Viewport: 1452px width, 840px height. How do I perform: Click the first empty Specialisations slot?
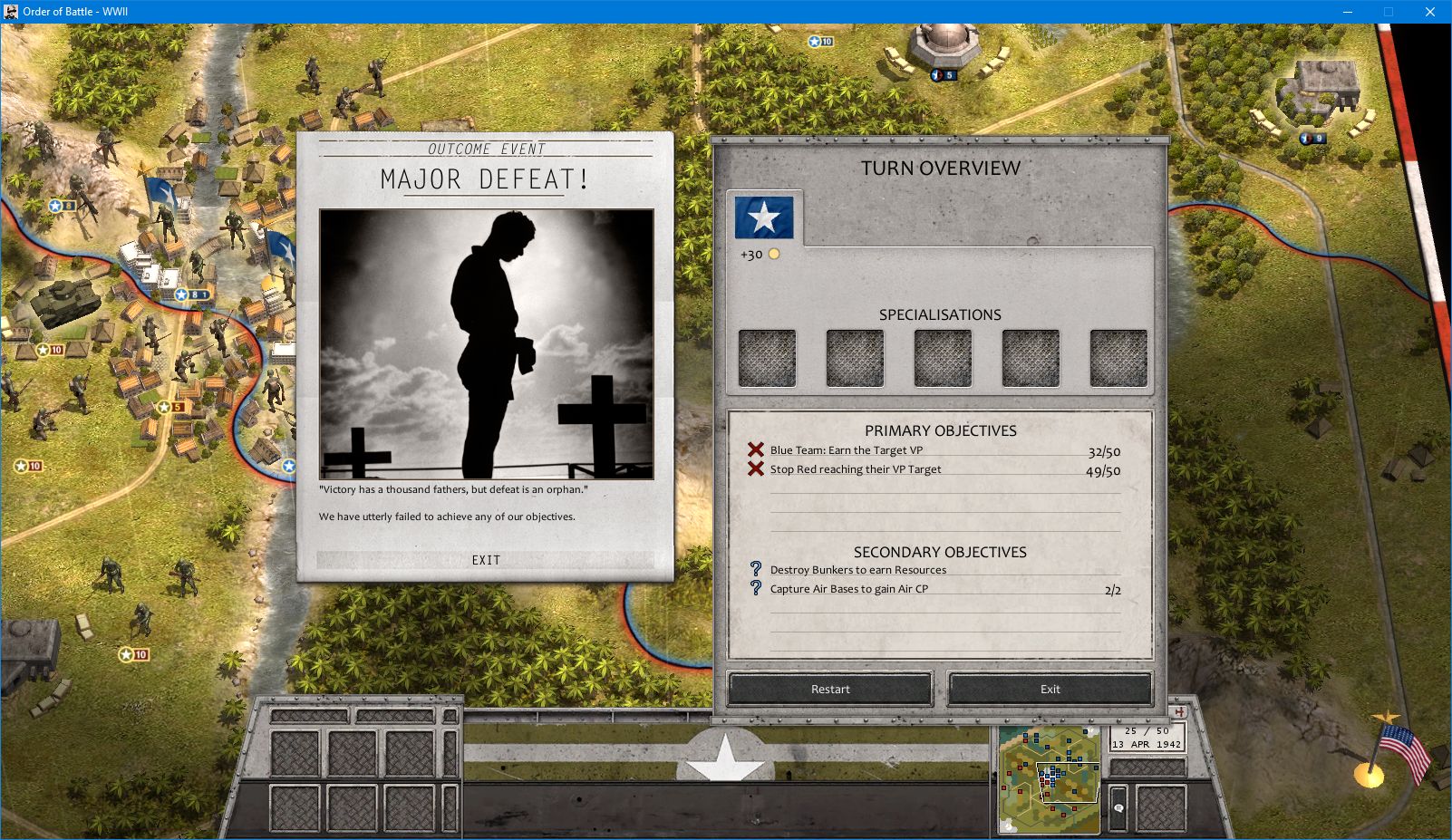(x=767, y=356)
